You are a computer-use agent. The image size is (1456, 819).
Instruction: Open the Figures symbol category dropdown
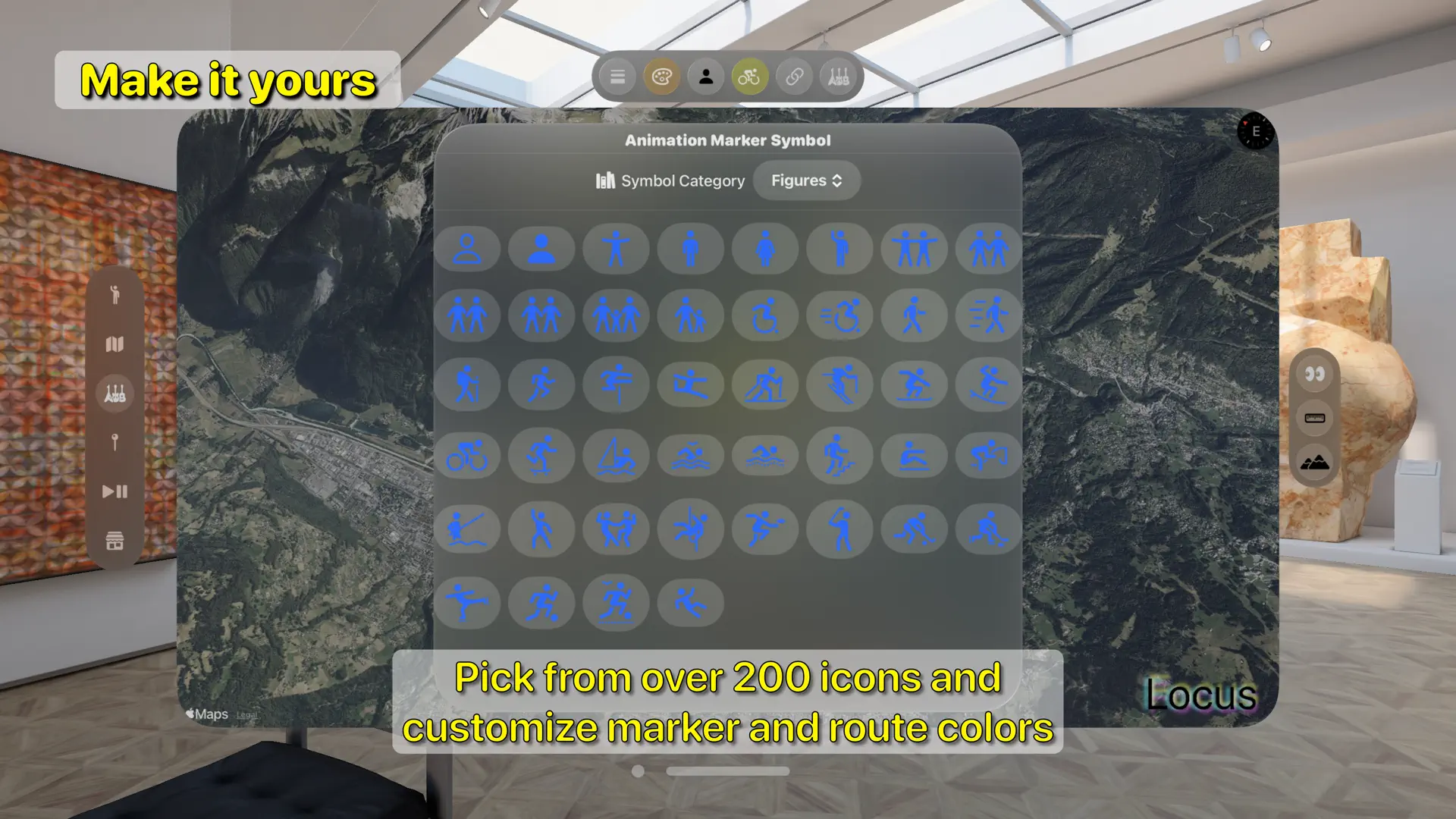(x=806, y=180)
